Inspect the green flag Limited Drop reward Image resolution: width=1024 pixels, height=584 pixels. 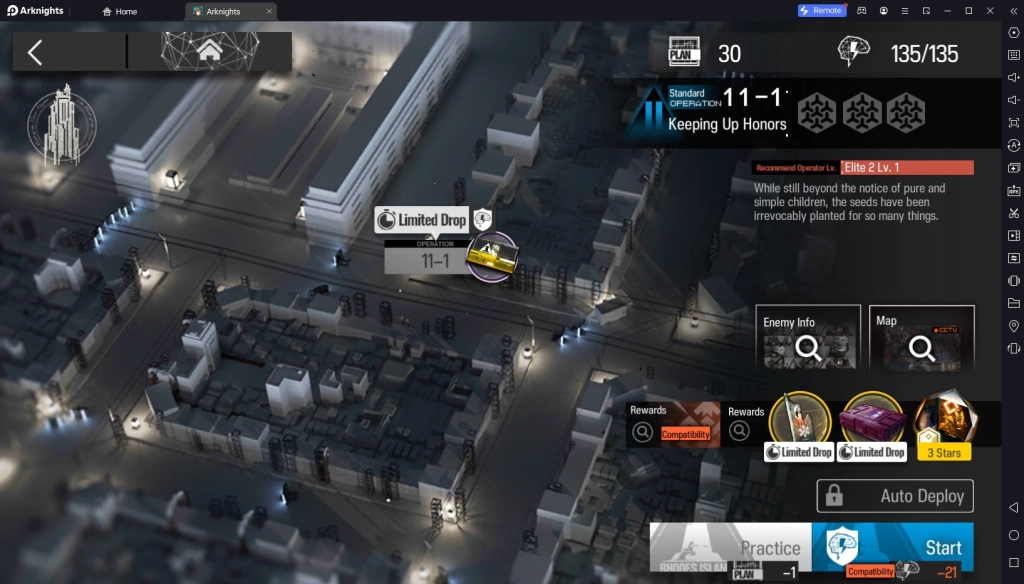point(799,421)
